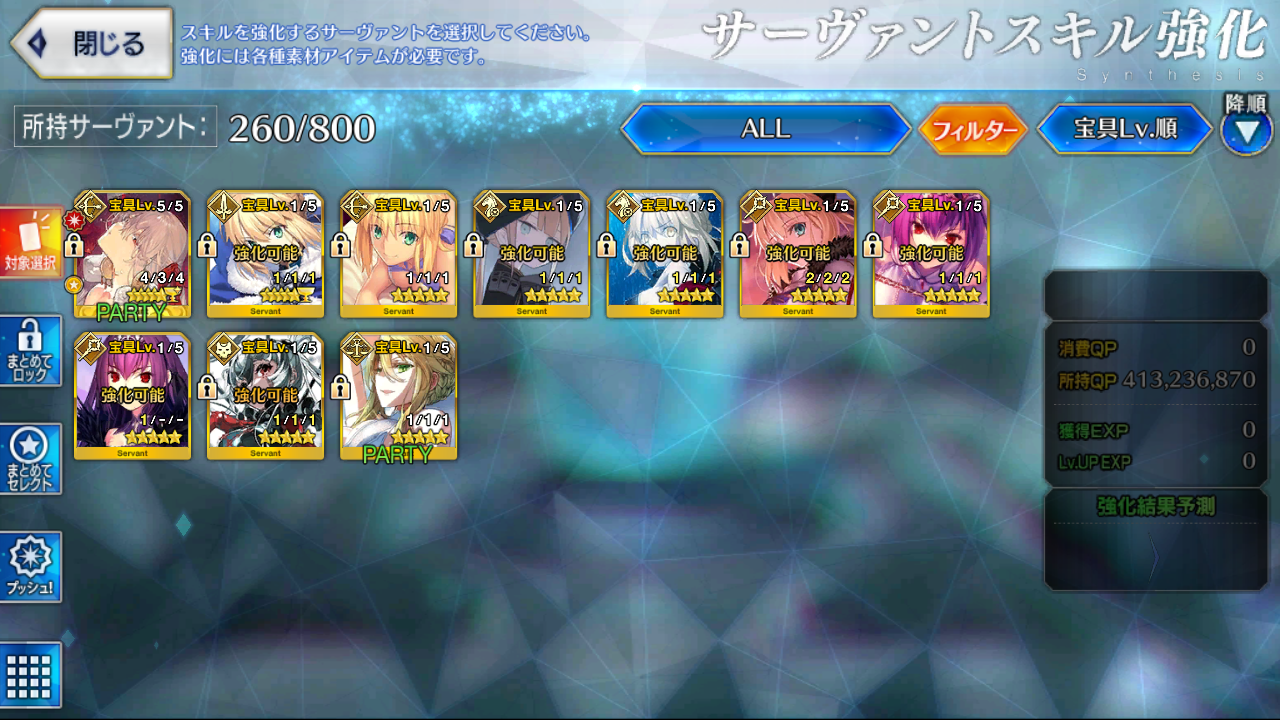Open the orange フィルター filter button
Viewport: 1280px width, 720px height.
973,130
